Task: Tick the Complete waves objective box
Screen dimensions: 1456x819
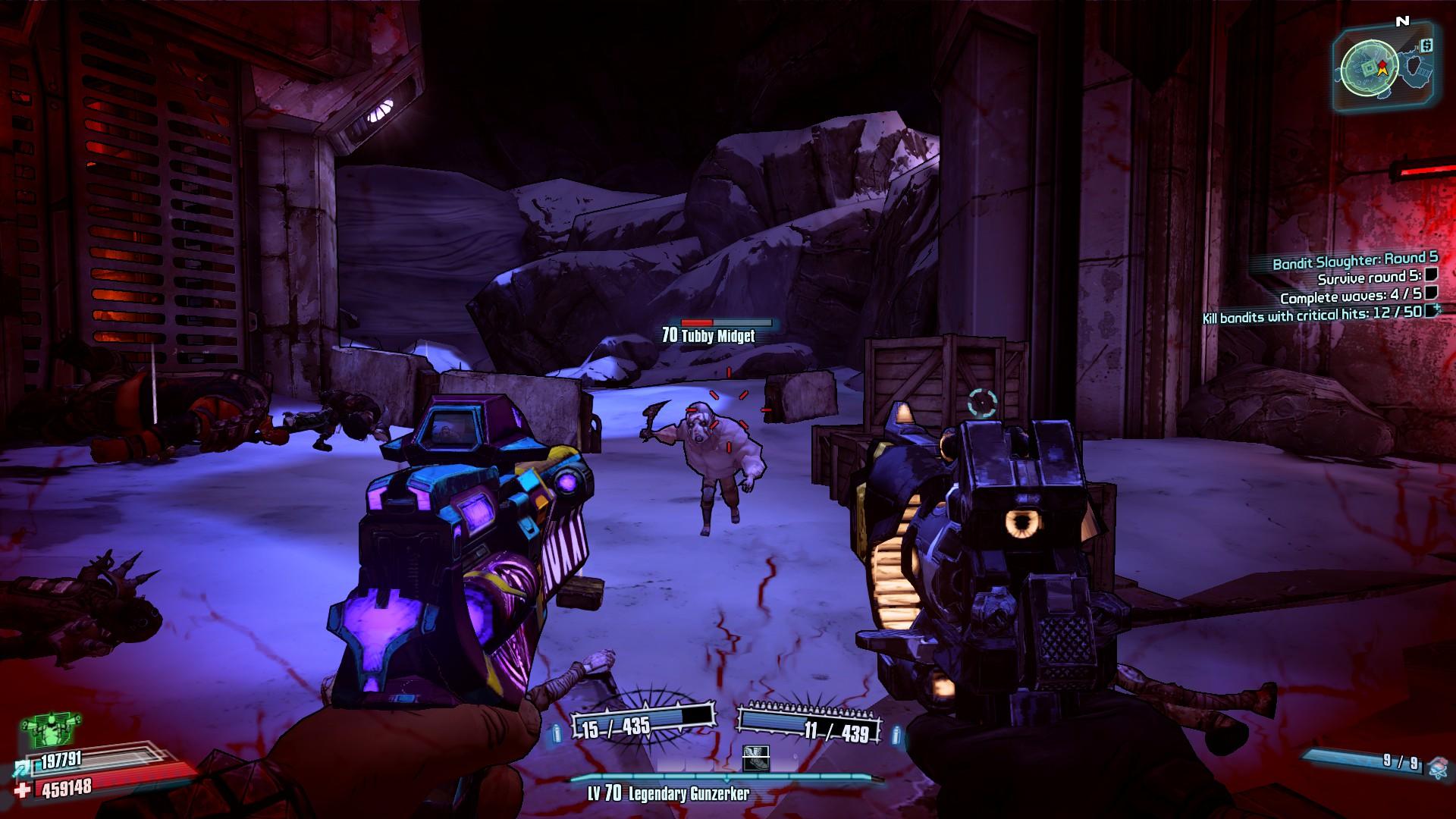Action: [1431, 293]
